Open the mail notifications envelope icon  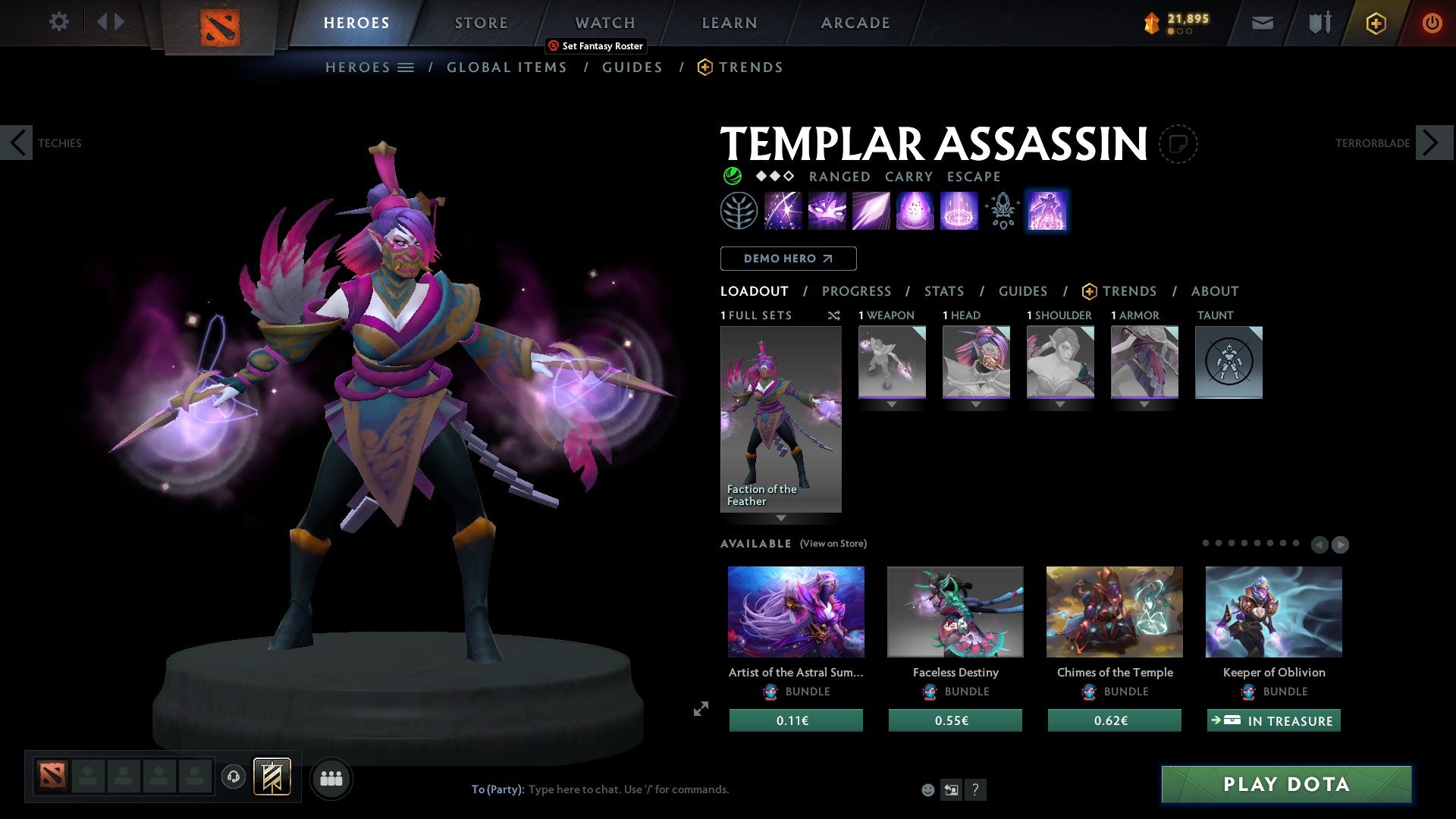pos(1263,23)
